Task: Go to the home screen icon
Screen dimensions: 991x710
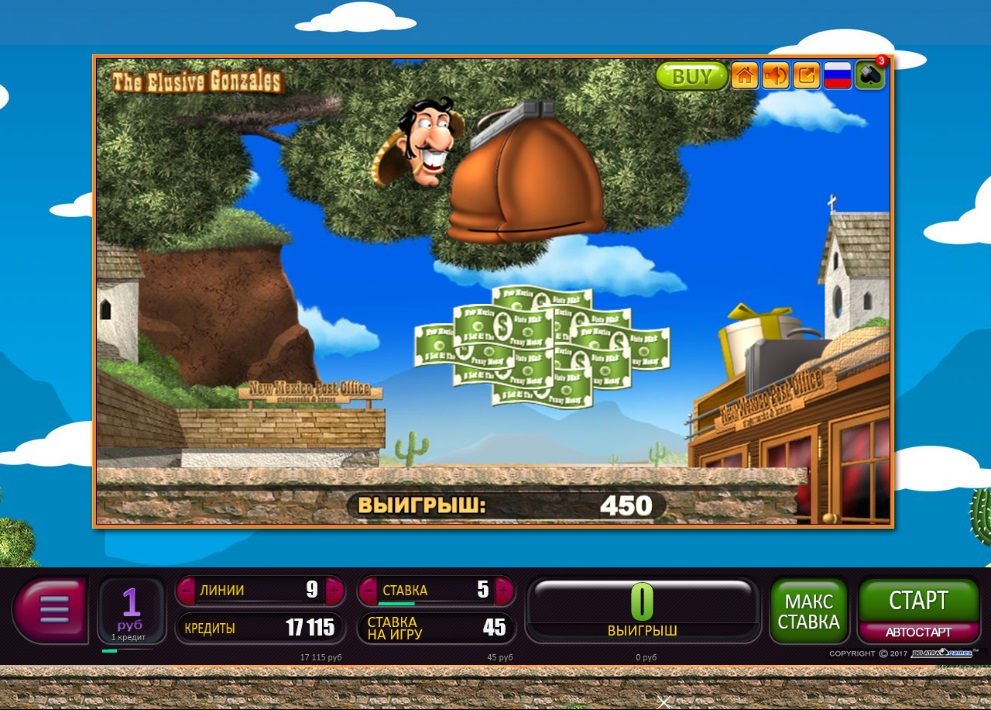Action: (744, 76)
